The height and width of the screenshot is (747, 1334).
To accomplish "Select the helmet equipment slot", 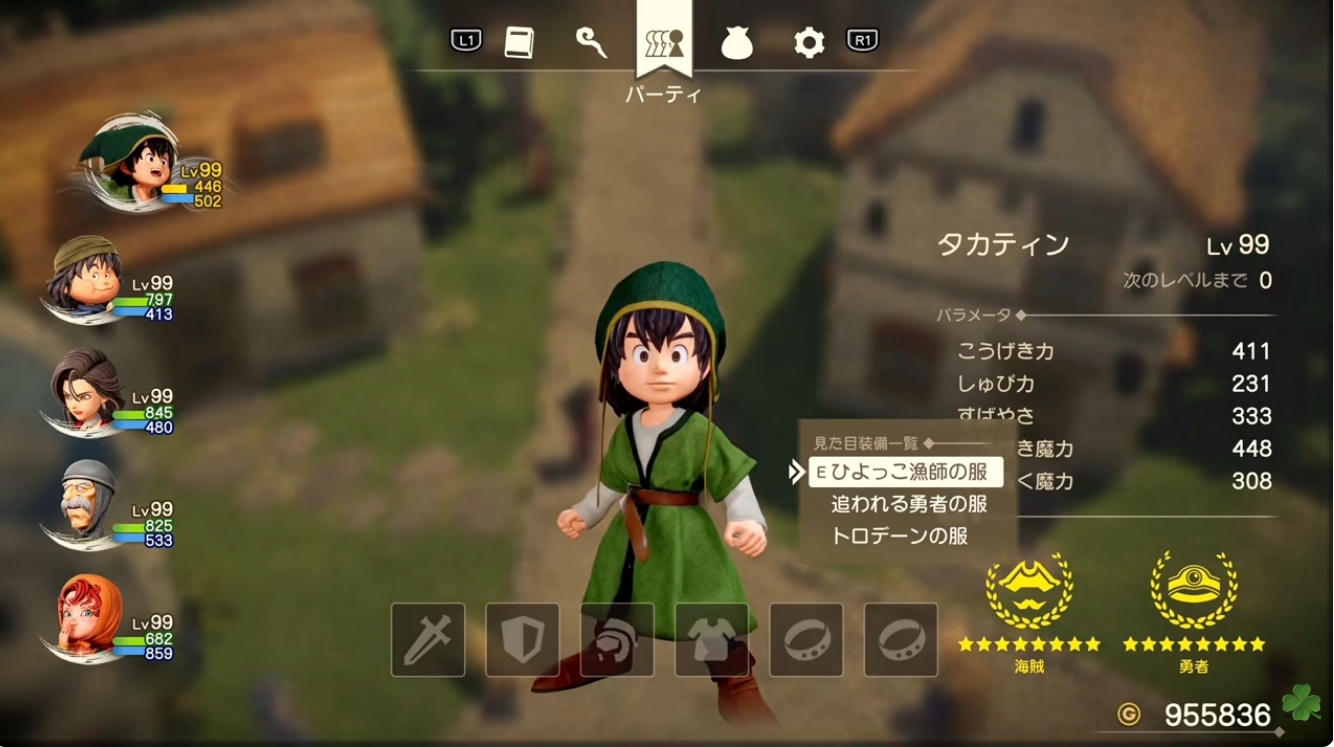I will tap(617, 640).
